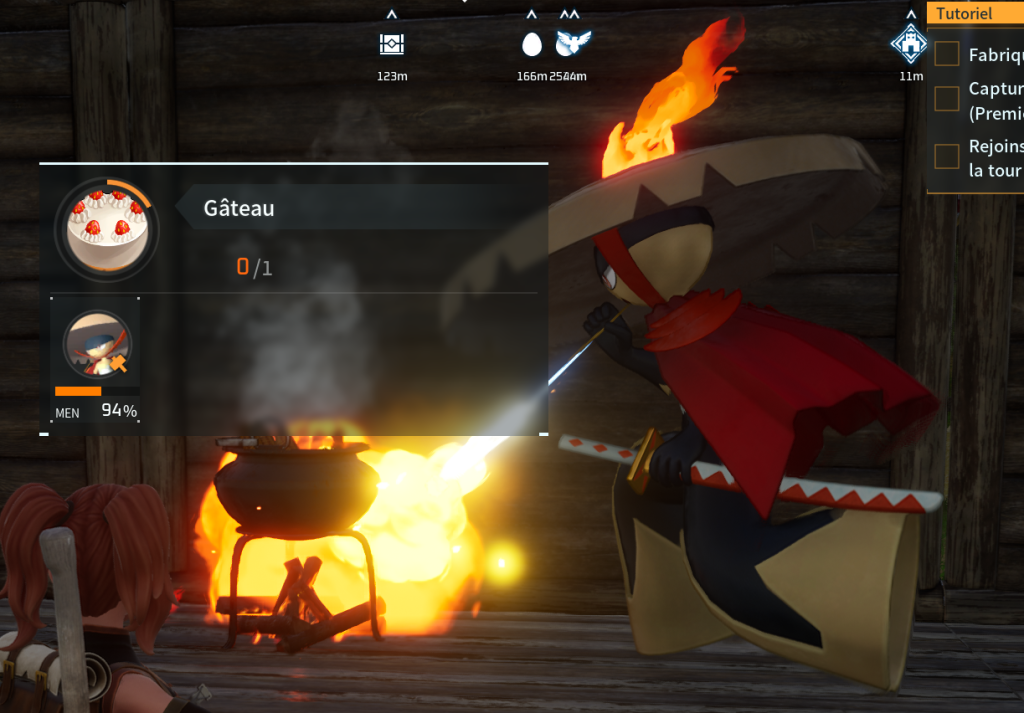Click the Gâteau cake recipe icon

pyautogui.click(x=106, y=228)
